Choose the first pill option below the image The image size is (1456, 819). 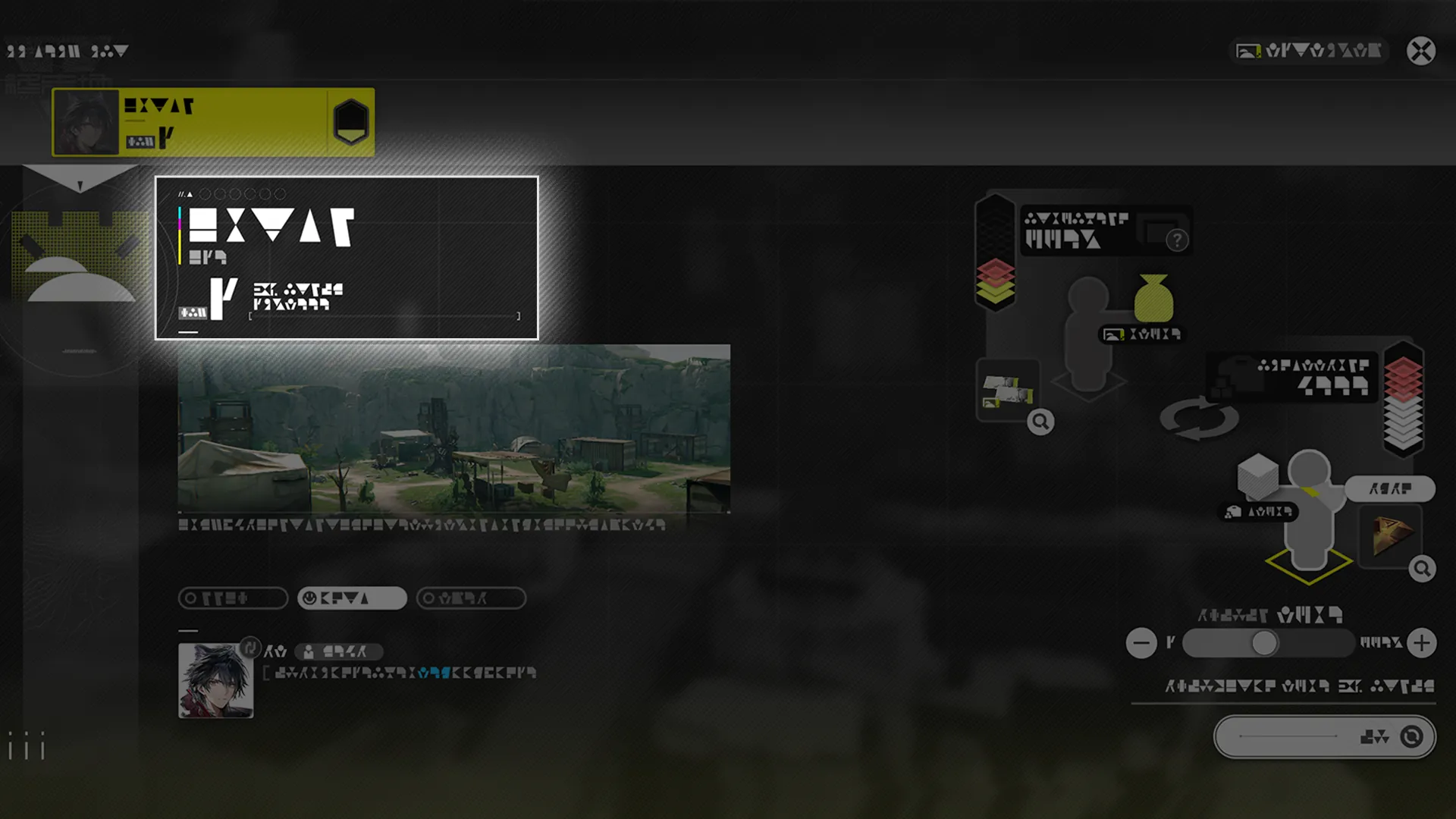[233, 598]
